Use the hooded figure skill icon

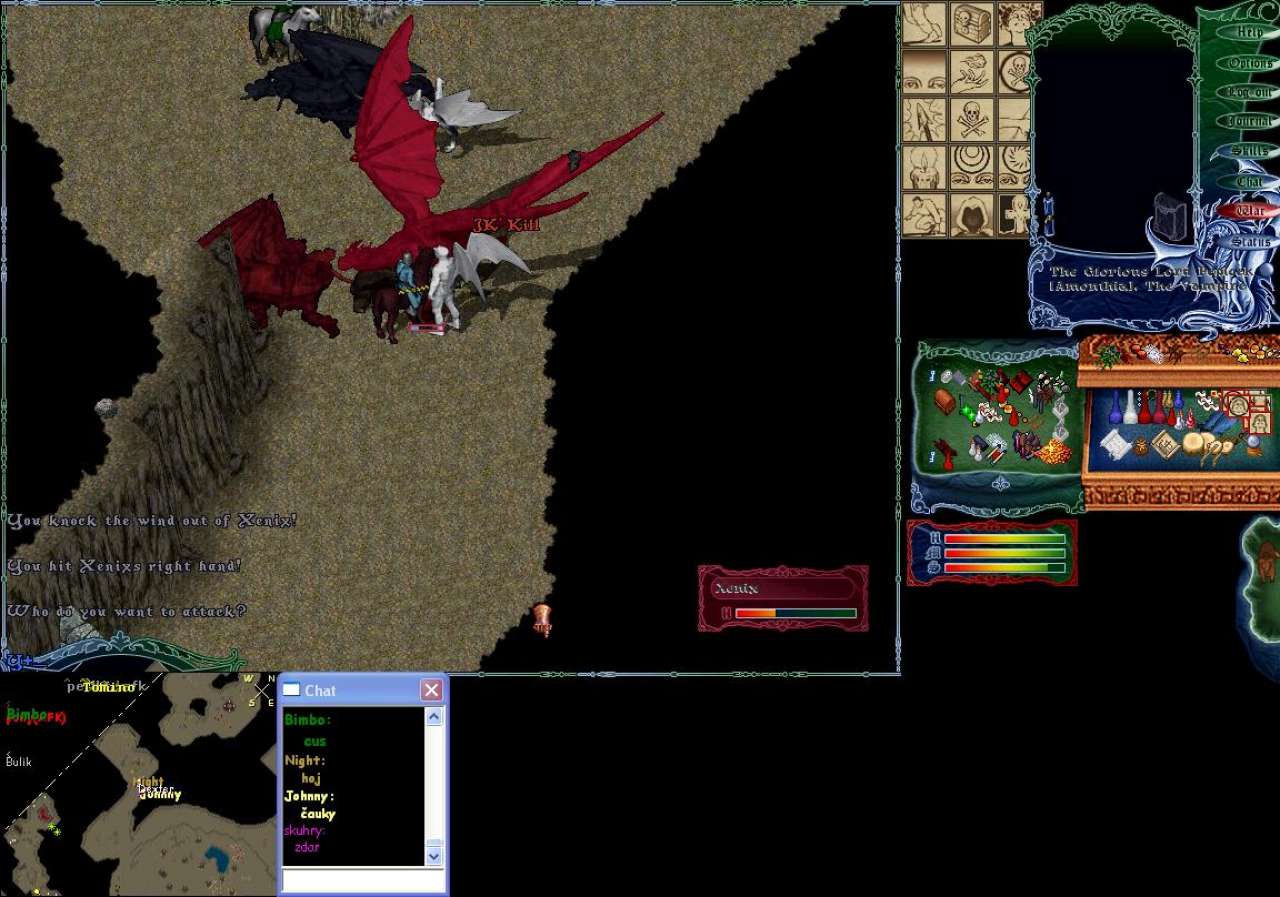point(972,214)
